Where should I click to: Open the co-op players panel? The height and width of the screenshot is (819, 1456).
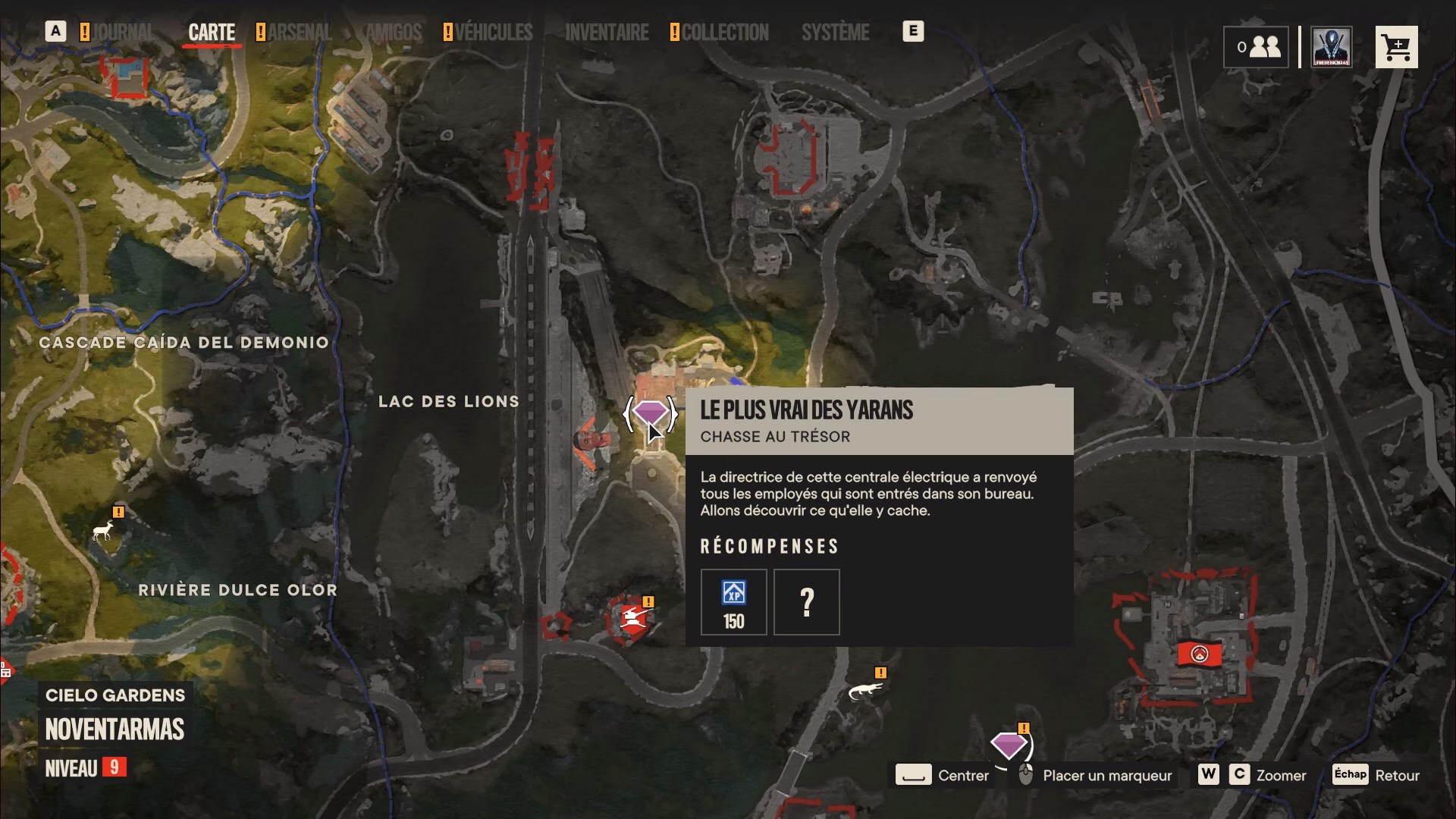point(1256,47)
